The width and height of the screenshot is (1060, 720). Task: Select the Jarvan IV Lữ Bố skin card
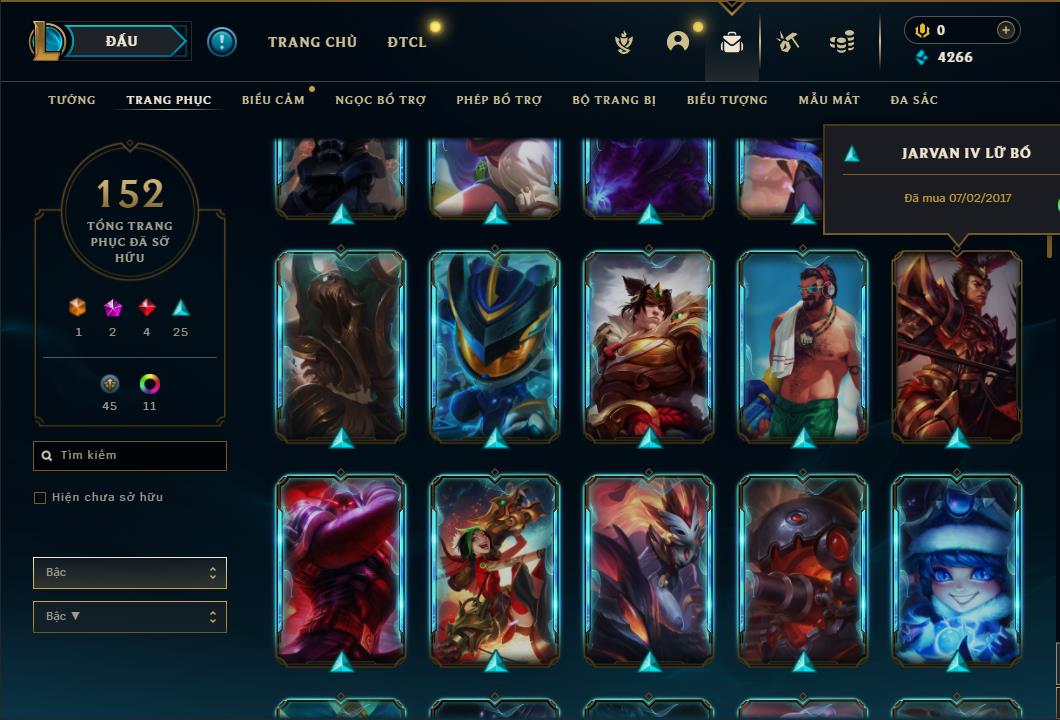pos(957,345)
